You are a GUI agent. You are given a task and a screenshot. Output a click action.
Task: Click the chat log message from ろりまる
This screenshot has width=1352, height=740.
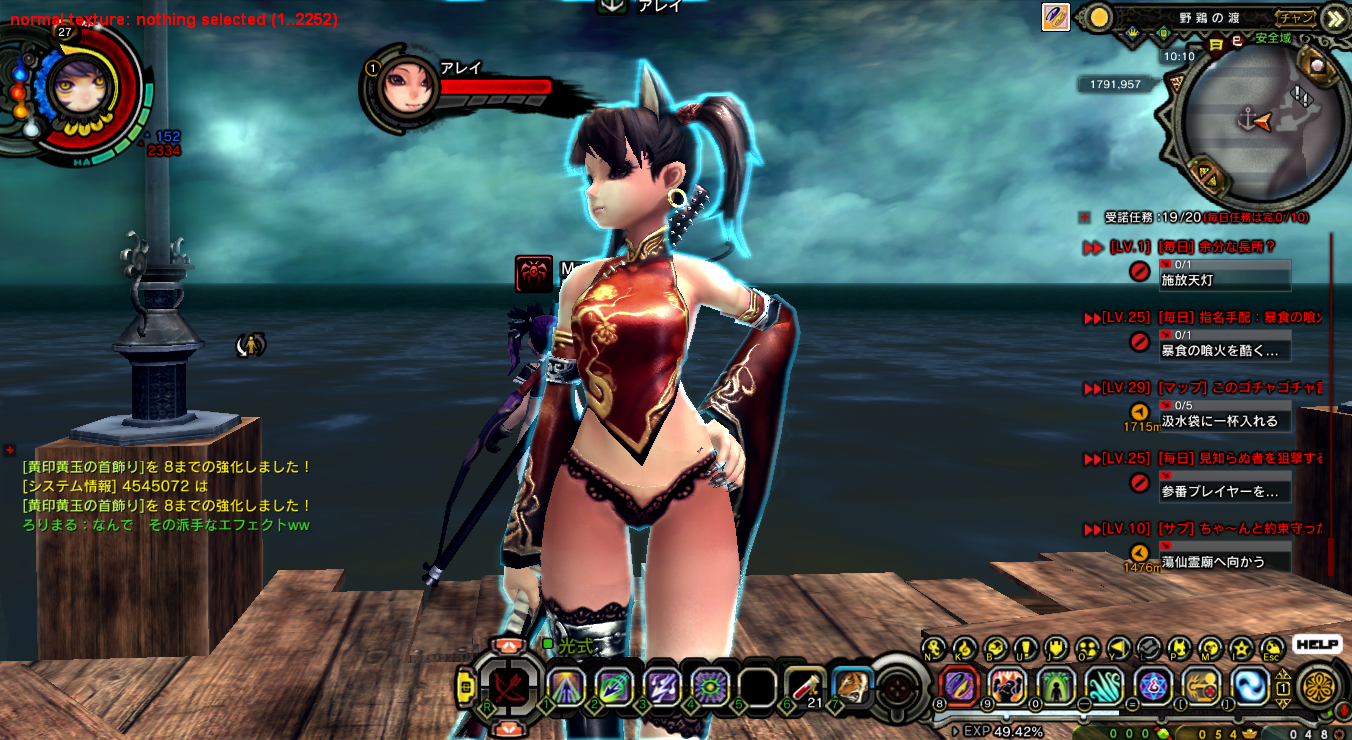point(166,525)
